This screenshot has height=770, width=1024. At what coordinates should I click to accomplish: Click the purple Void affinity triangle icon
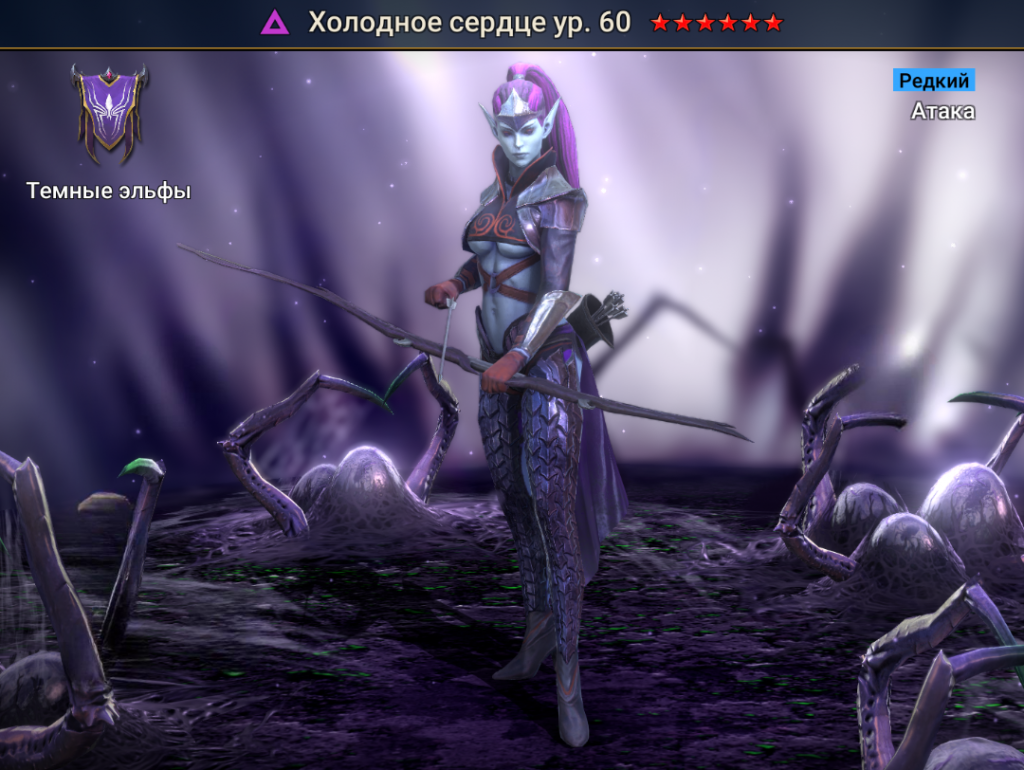point(274,22)
